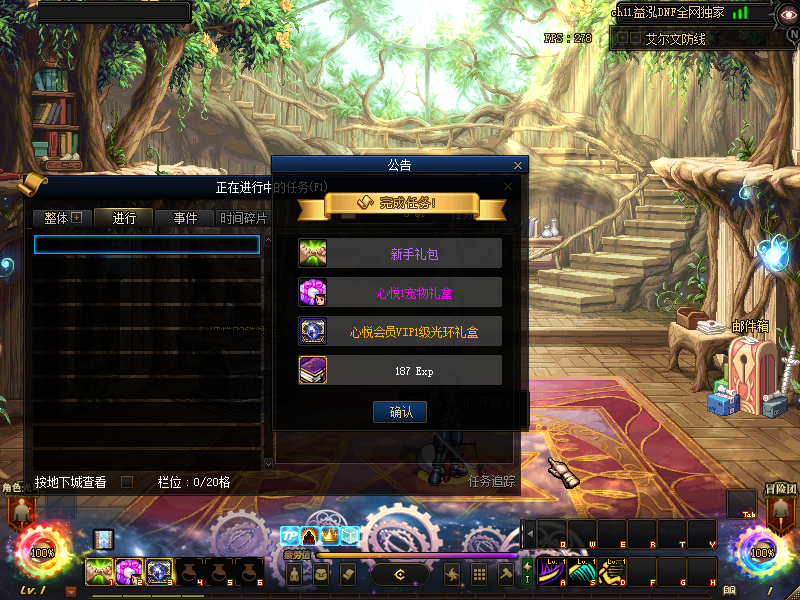Image resolution: width=800 pixels, height=600 pixels.
Task: Confirm the quest reward with 确认
Action: (x=400, y=411)
